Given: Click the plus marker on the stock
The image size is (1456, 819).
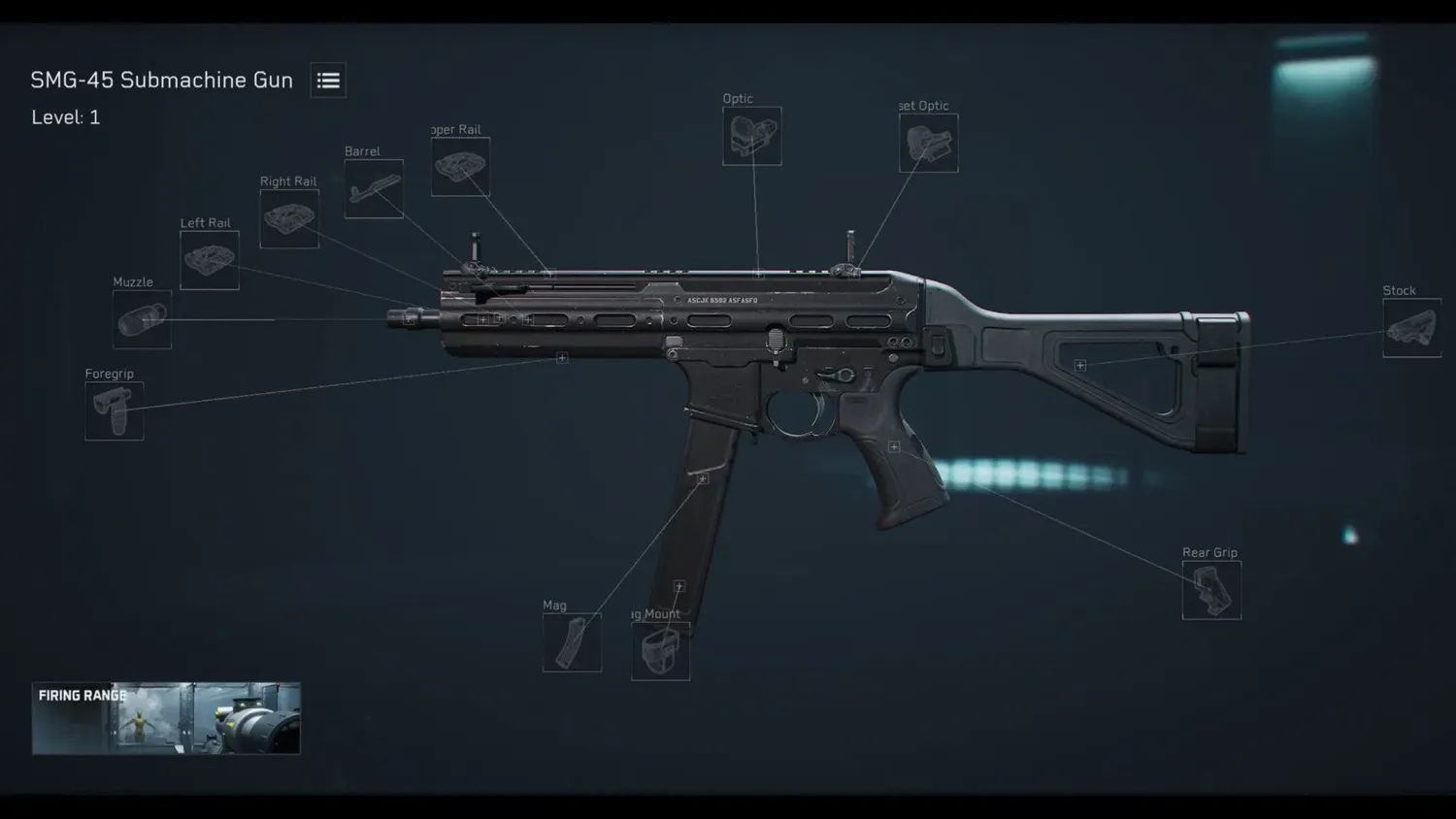Looking at the screenshot, I should pos(1078,364).
